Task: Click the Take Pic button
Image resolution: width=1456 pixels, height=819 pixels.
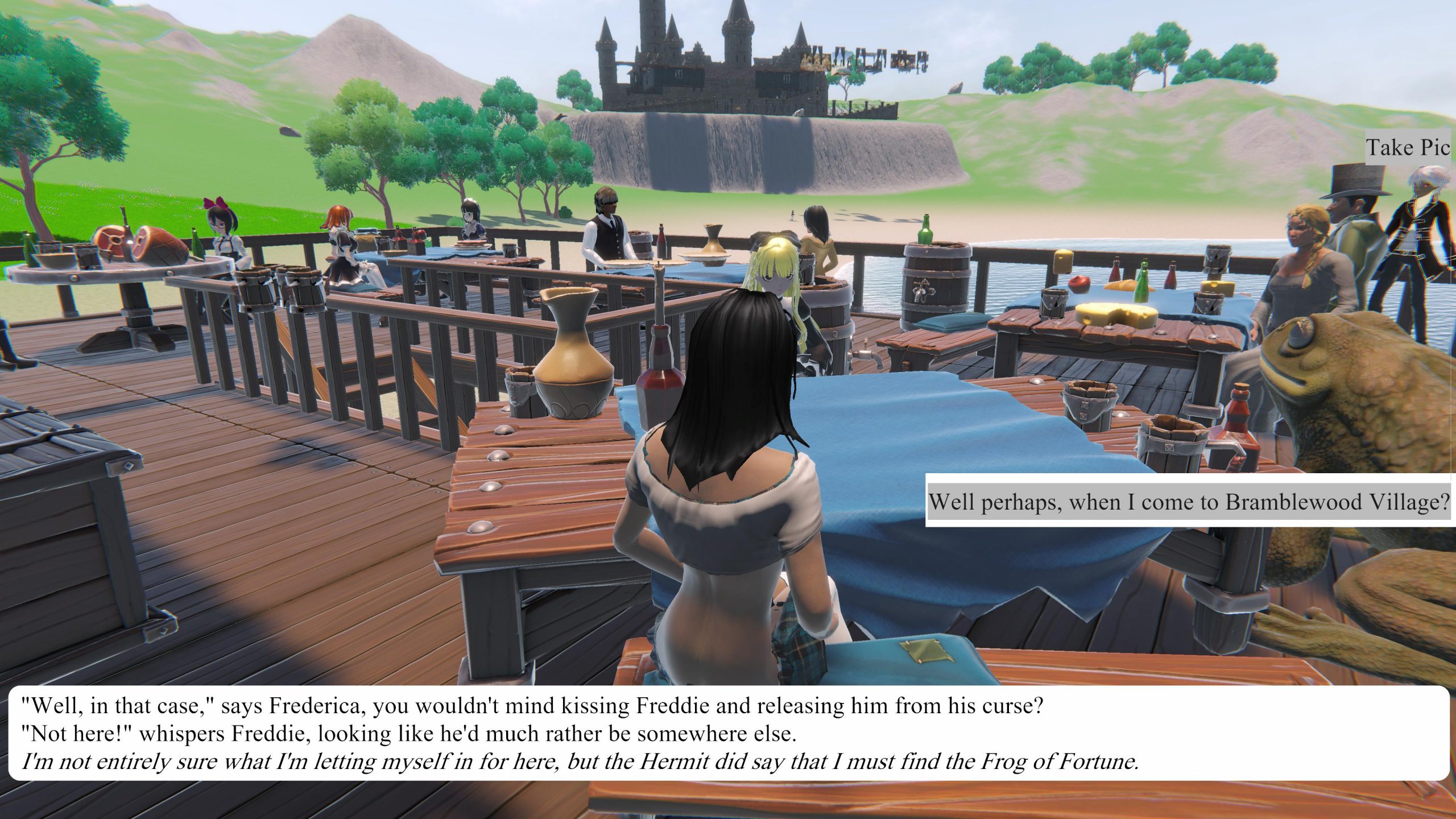Action: tap(1407, 148)
